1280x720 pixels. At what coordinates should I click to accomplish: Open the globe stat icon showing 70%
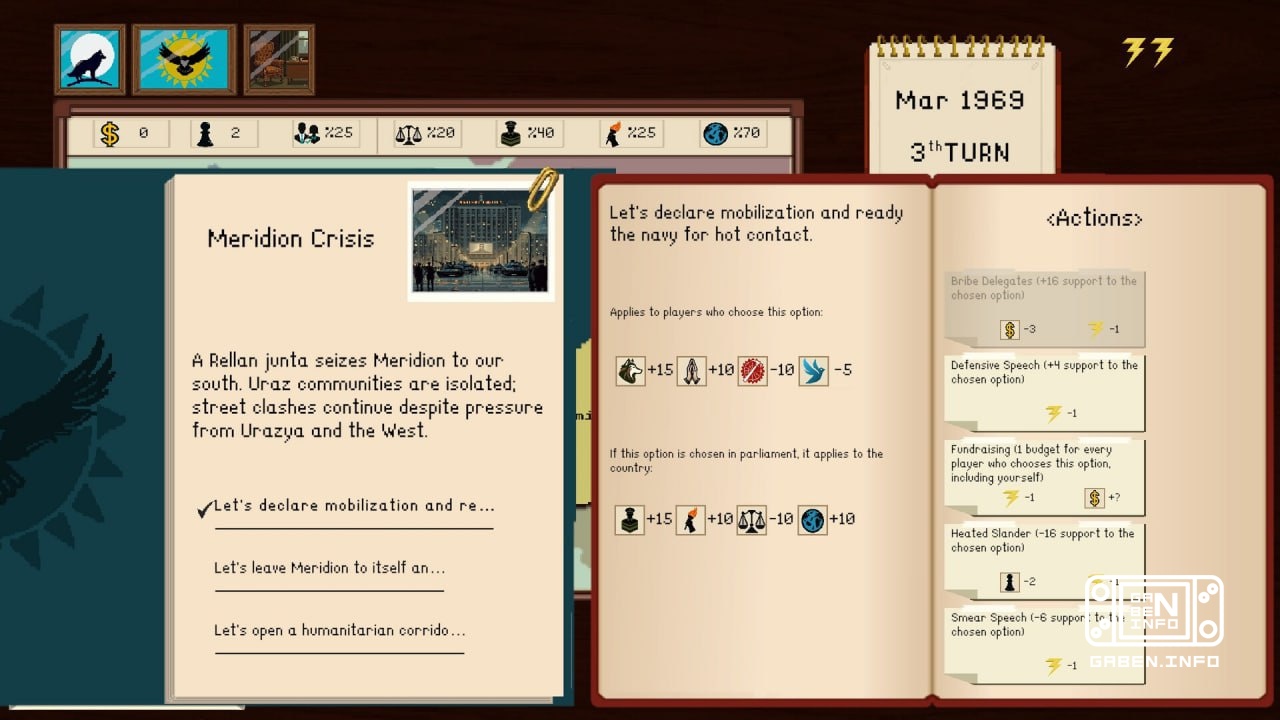[714, 132]
